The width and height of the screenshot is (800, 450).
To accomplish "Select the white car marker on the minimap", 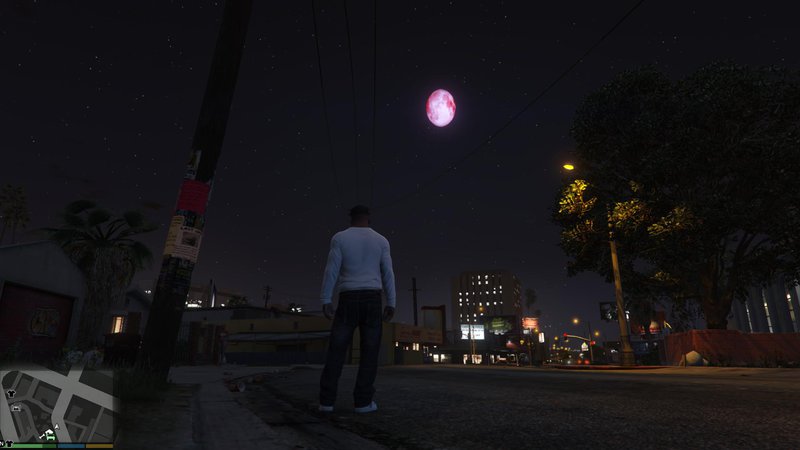I will pyautogui.click(x=16, y=408).
